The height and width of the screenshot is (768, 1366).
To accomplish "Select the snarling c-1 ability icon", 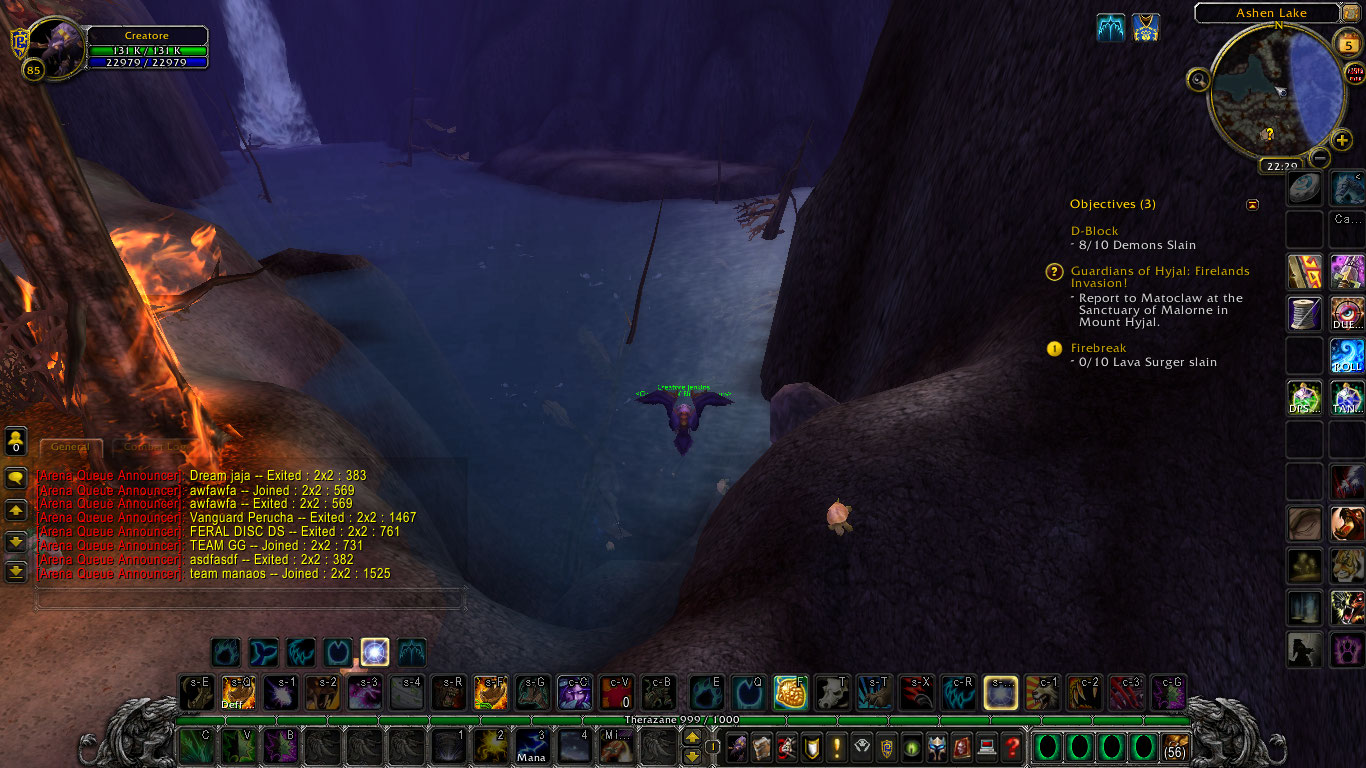I will [x=1042, y=692].
